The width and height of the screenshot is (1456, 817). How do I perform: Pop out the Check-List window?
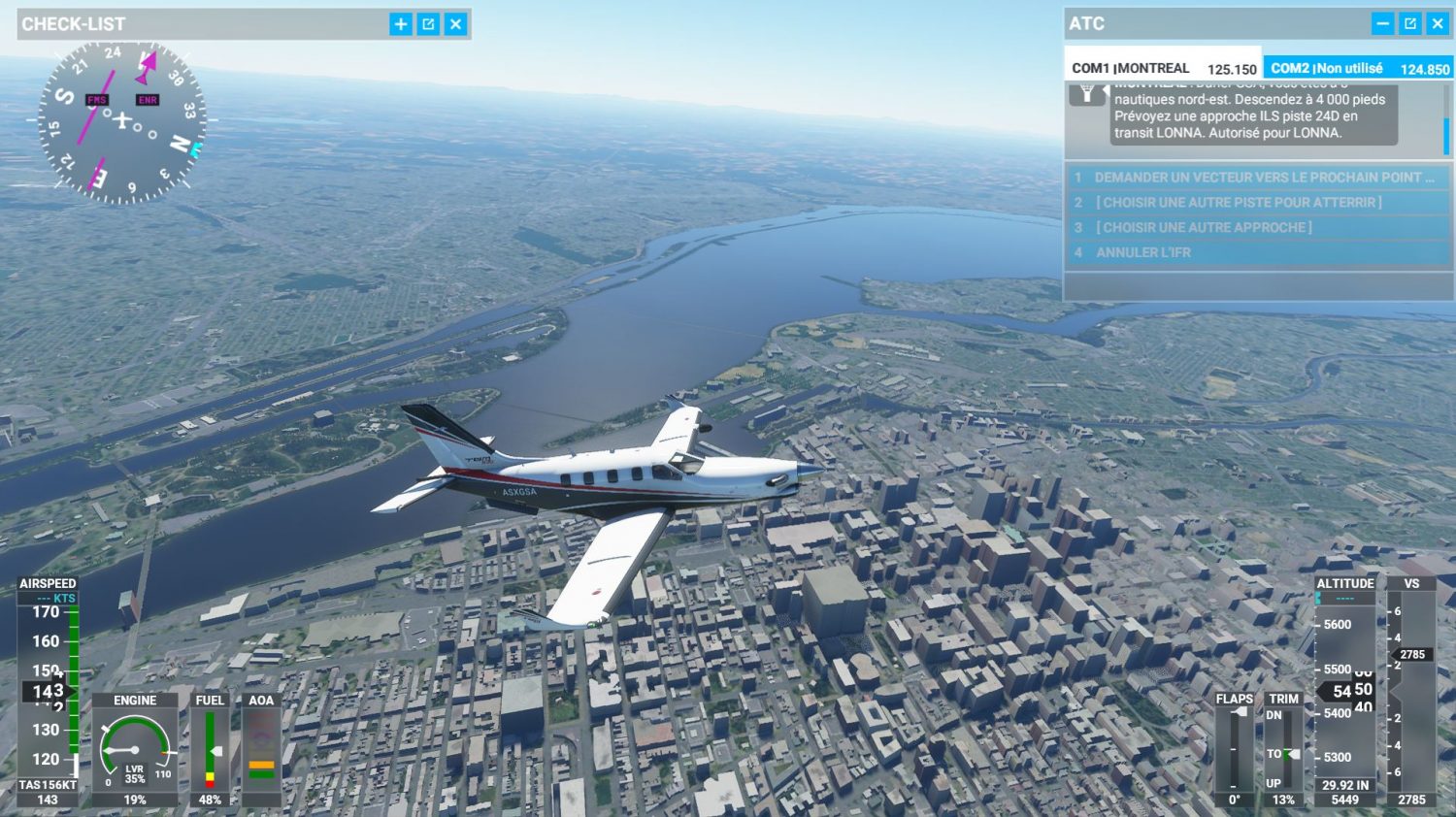tap(428, 24)
